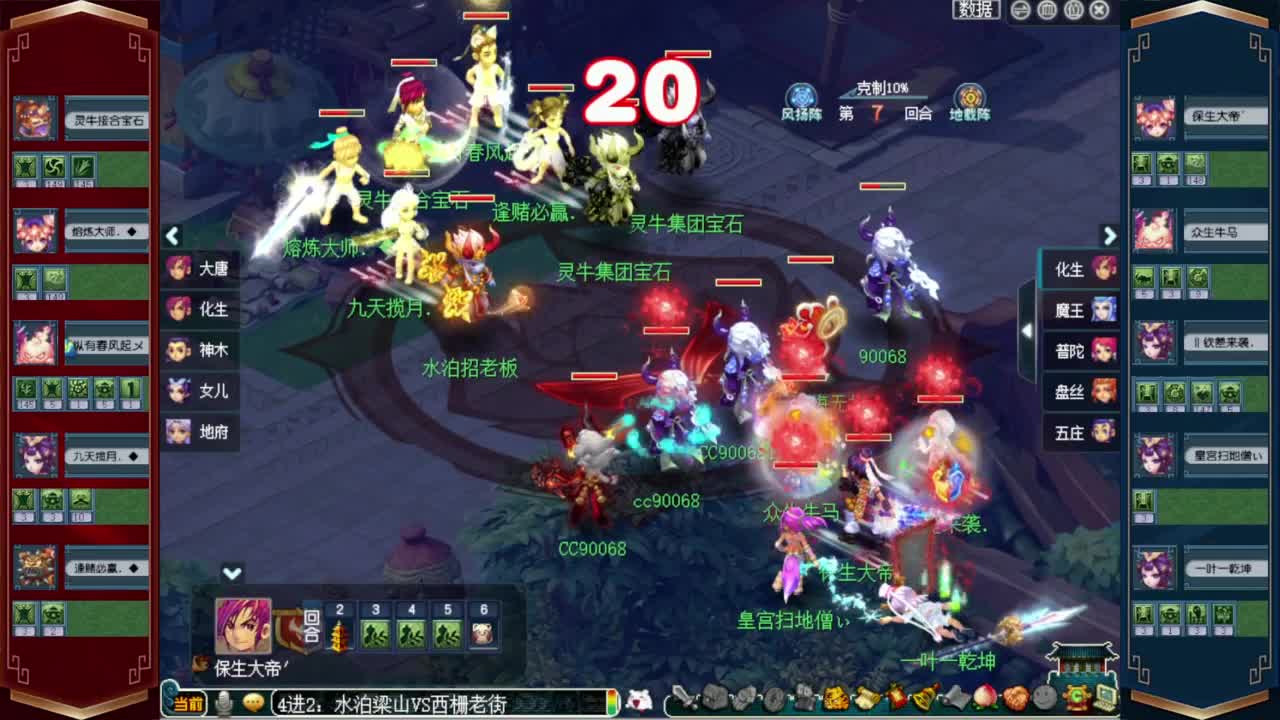The image size is (1280, 720).
Task: Click the 保生大帝 character portrait thumbnail
Action: pyautogui.click(x=242, y=625)
